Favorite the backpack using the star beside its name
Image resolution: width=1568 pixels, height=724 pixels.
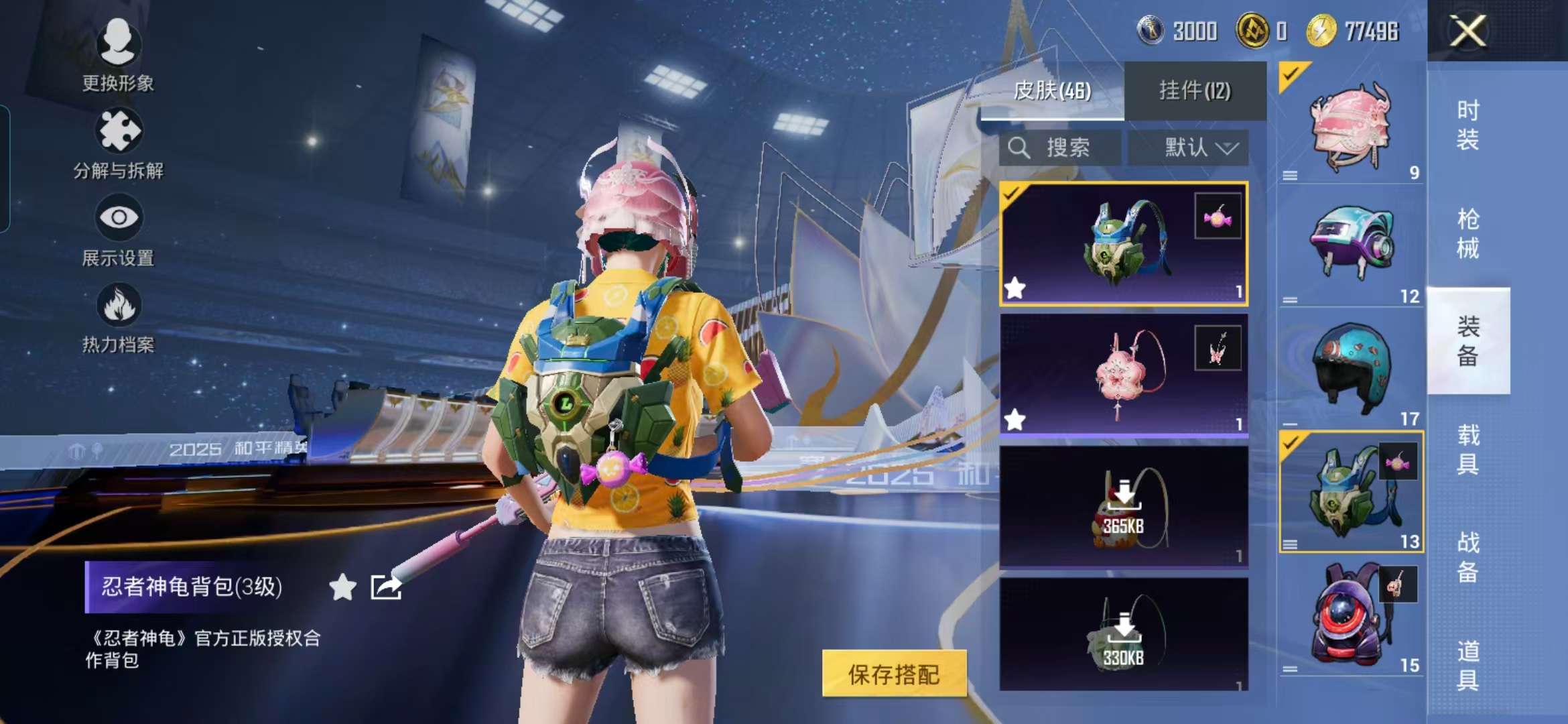[x=342, y=587]
